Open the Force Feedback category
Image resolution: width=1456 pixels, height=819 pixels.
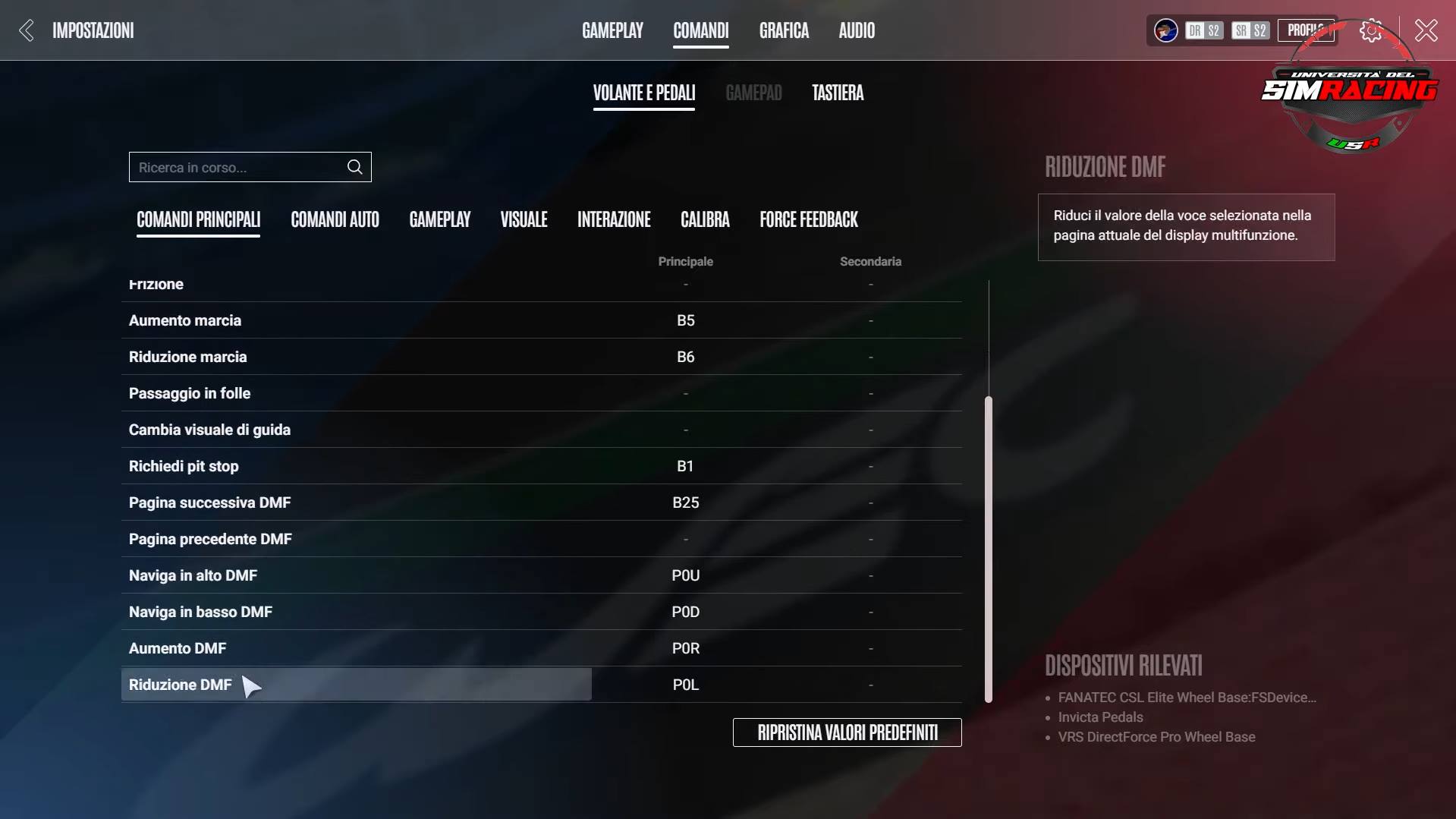coord(808,219)
